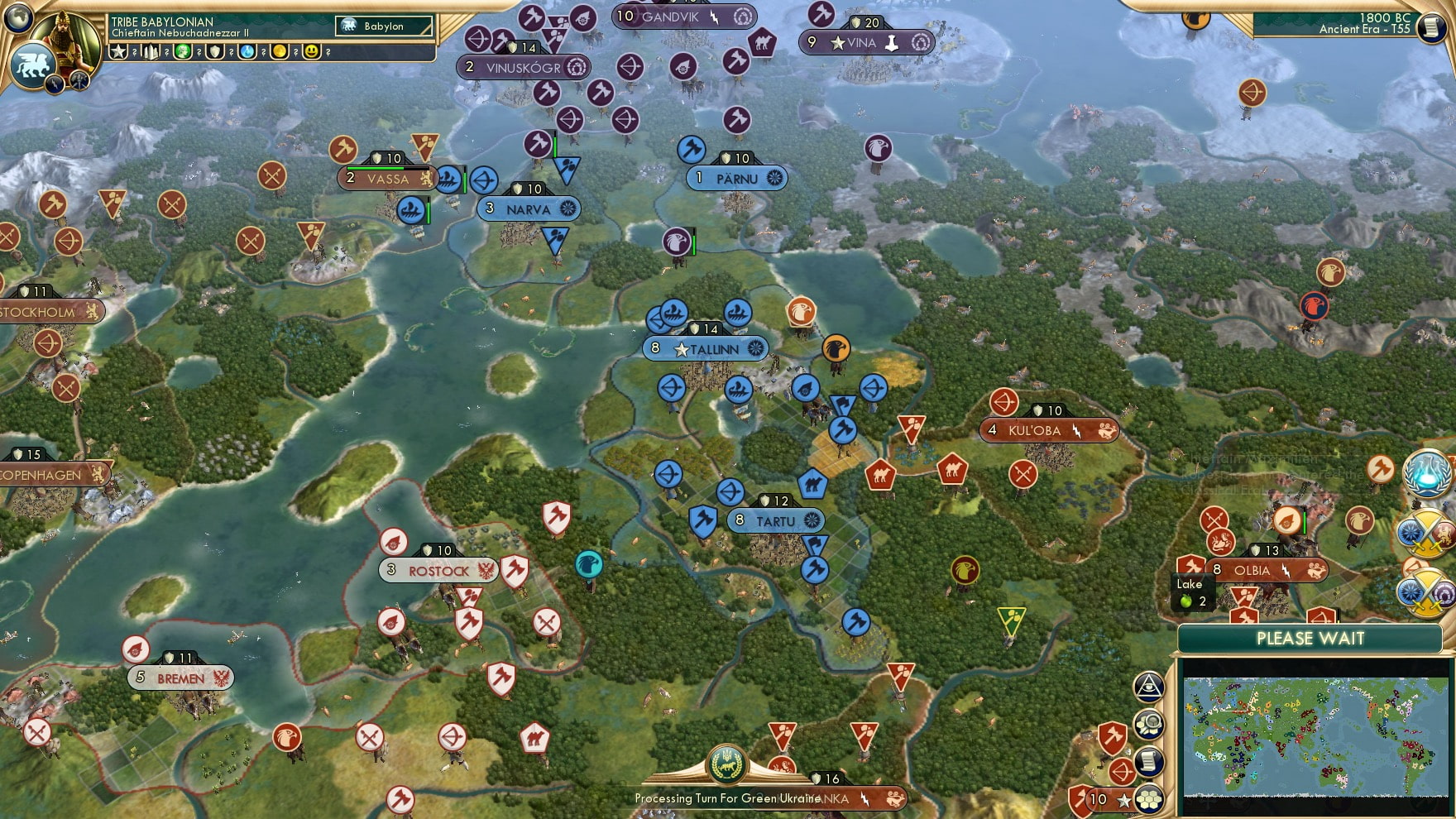Open strategic view via the hex magnifier icon

[1148, 725]
